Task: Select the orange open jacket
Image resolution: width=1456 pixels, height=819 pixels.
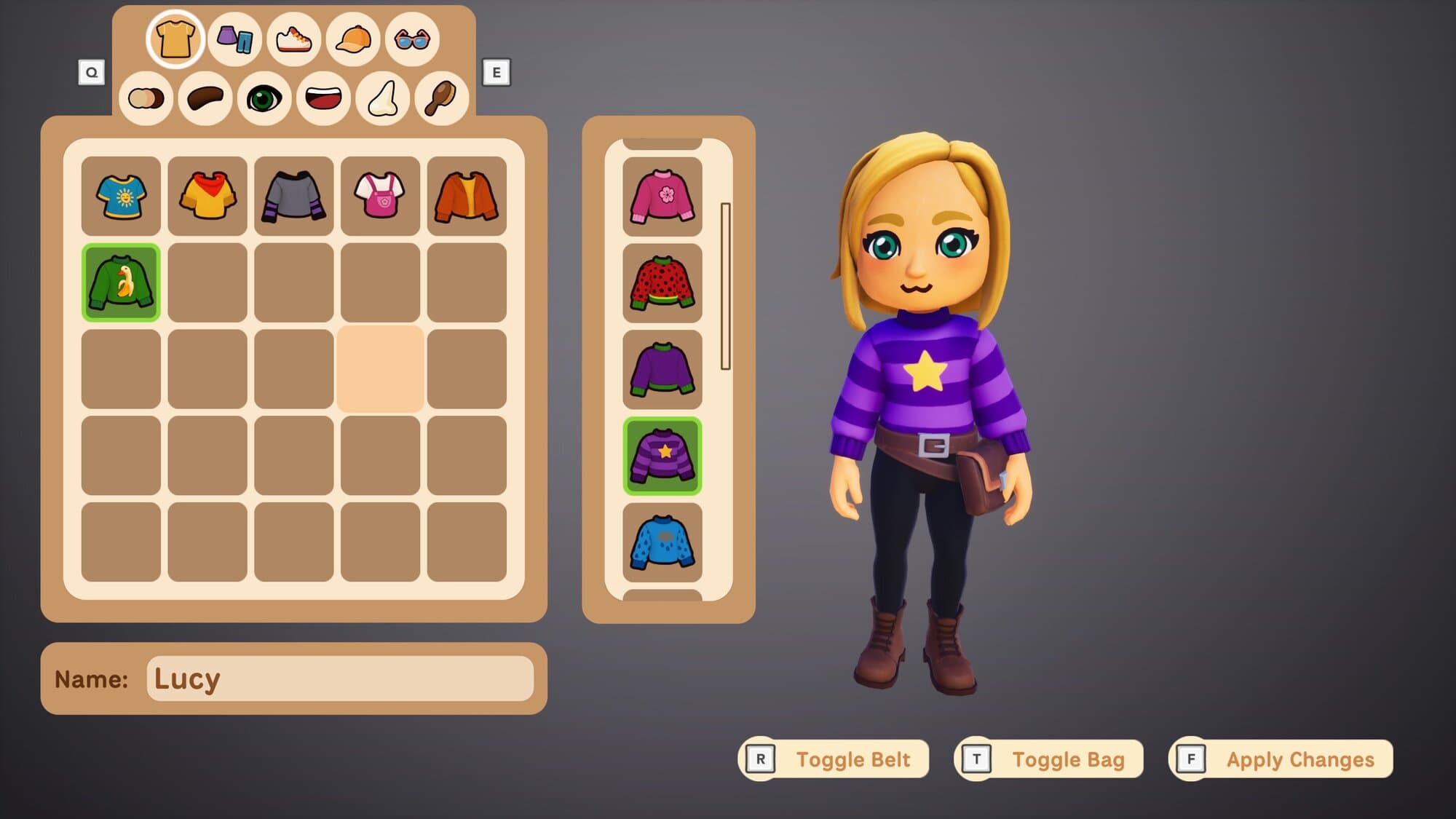Action: point(467,196)
